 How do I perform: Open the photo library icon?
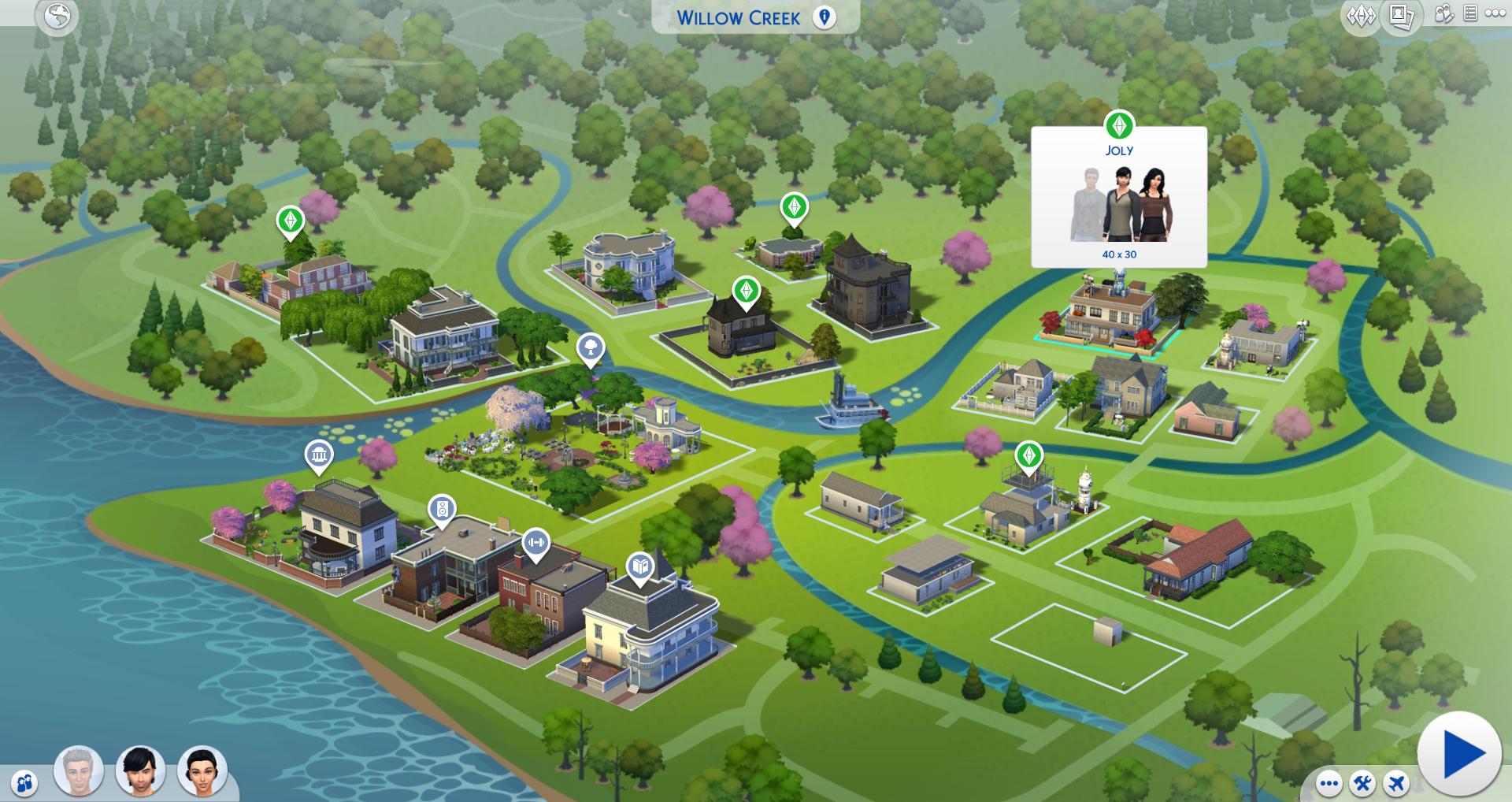point(1402,16)
